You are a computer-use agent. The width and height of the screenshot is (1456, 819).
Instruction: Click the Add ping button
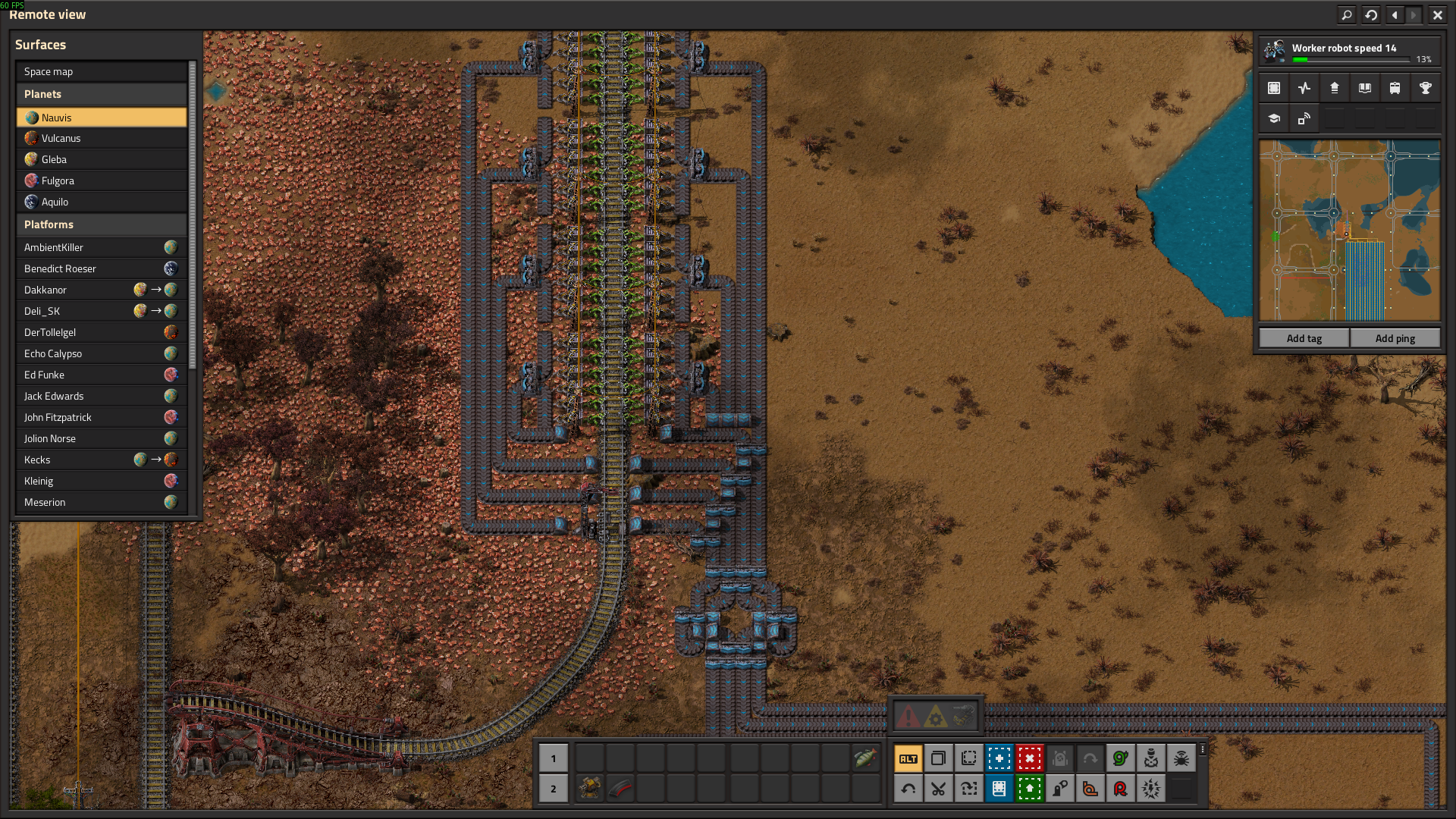coord(1395,338)
